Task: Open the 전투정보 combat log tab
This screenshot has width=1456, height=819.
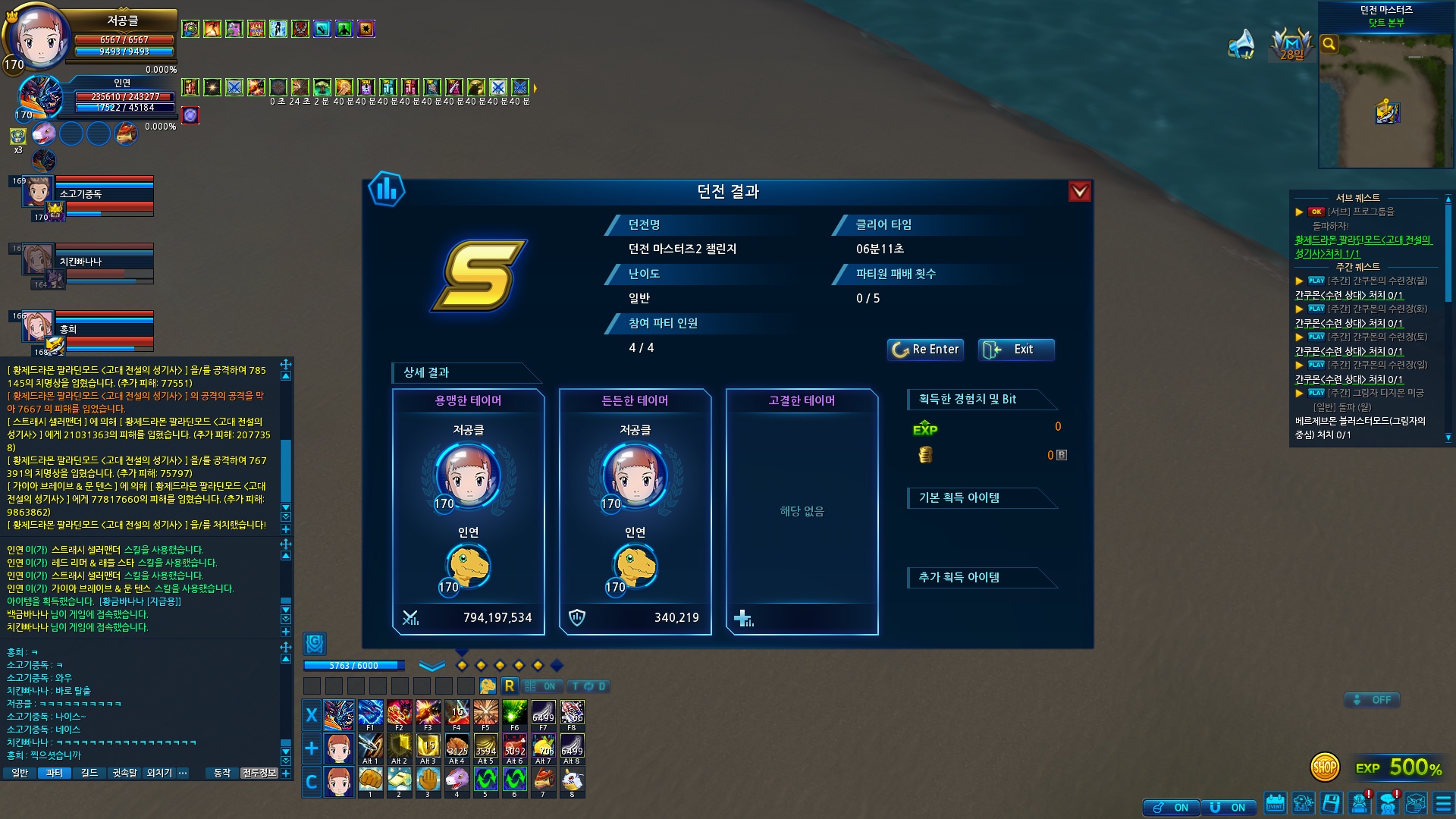Action: coord(259,773)
